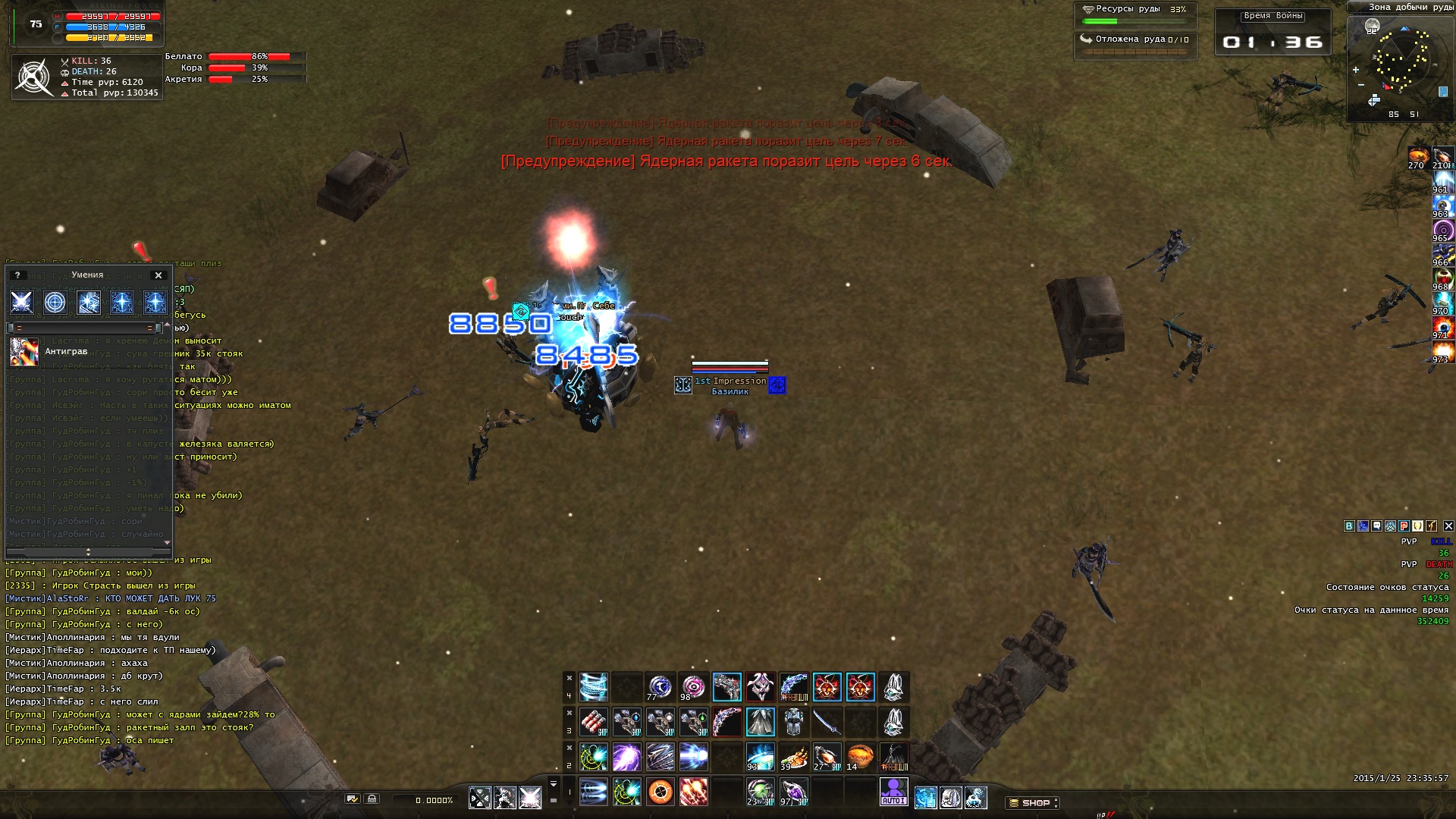The image size is (1456, 819).
Task: Choose the crosshair target skill icon
Action: (x=55, y=303)
